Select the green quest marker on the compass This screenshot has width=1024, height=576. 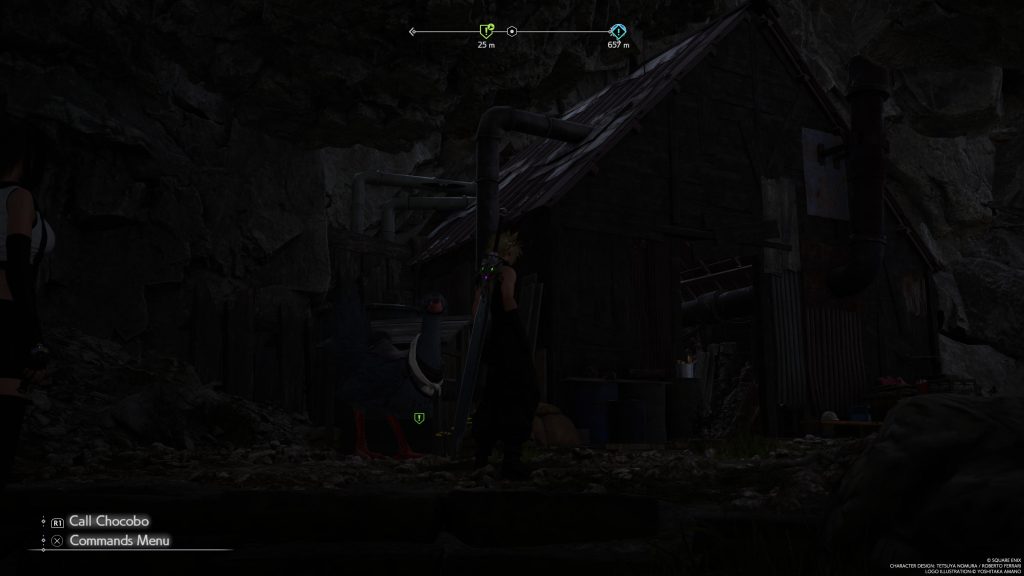pyautogui.click(x=486, y=31)
